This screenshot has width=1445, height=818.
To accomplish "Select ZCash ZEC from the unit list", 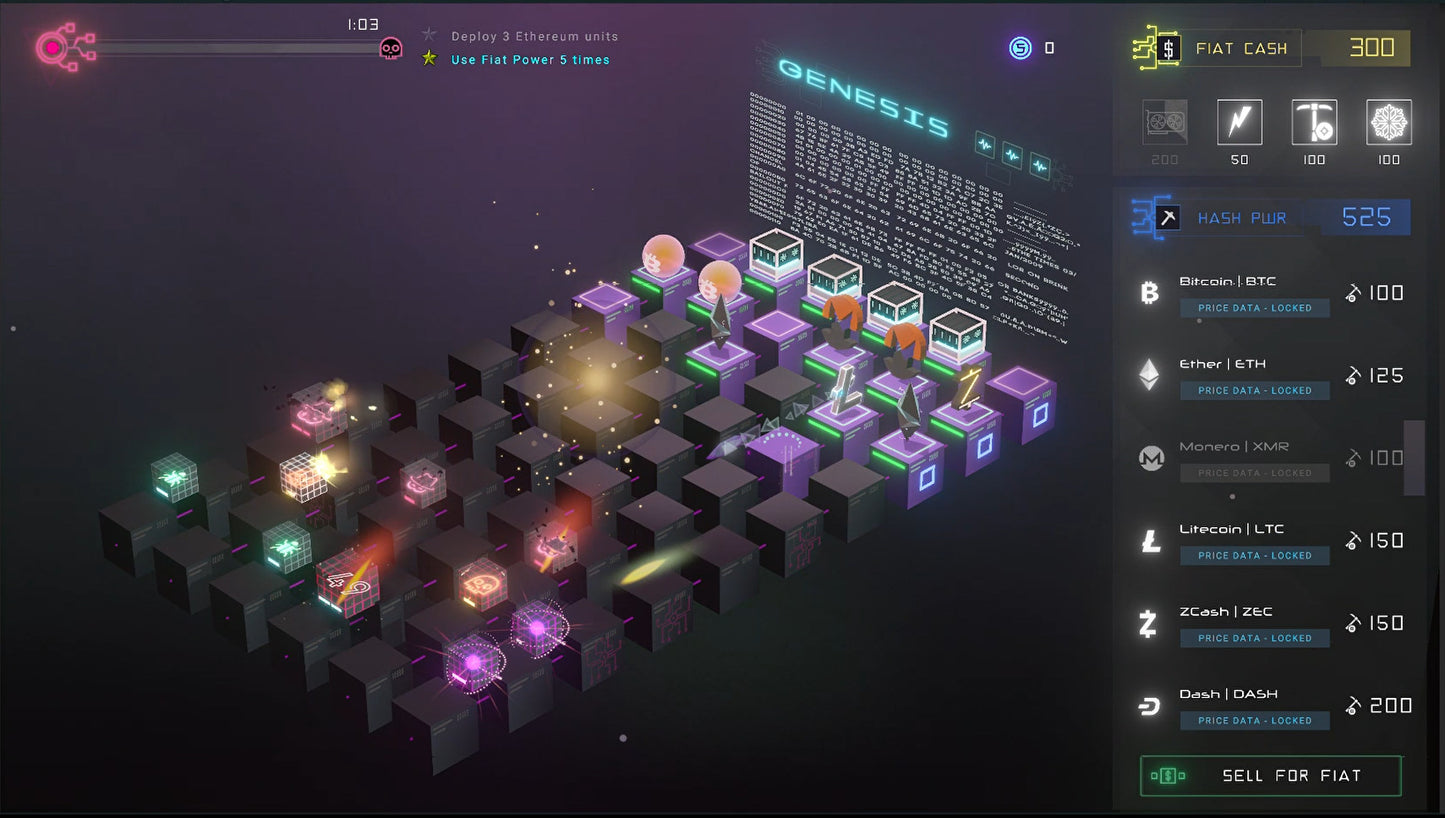I will [1270, 623].
